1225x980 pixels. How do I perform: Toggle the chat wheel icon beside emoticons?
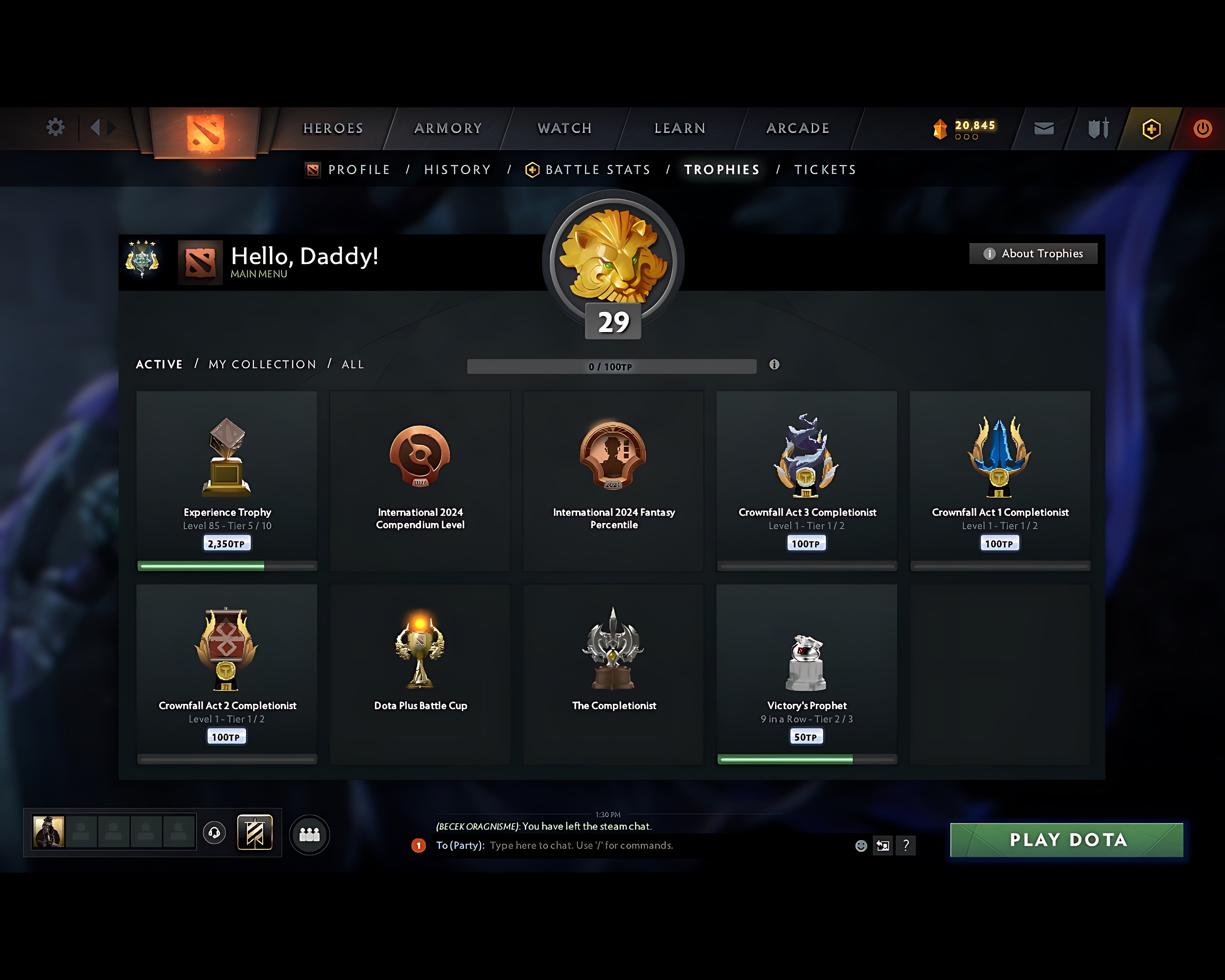click(883, 845)
